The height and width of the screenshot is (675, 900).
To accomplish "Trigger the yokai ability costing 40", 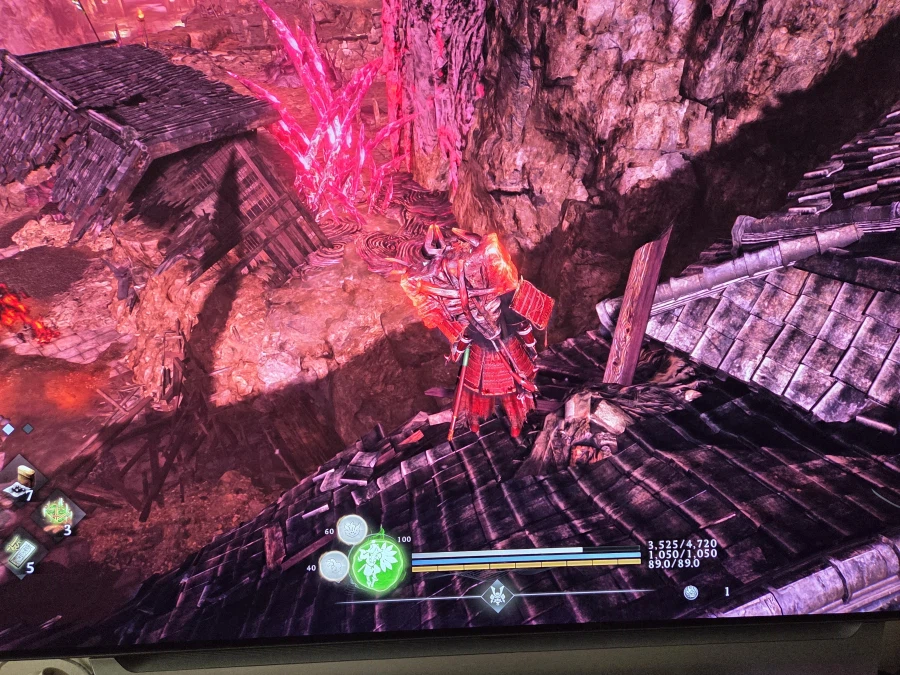I will 335,566.
